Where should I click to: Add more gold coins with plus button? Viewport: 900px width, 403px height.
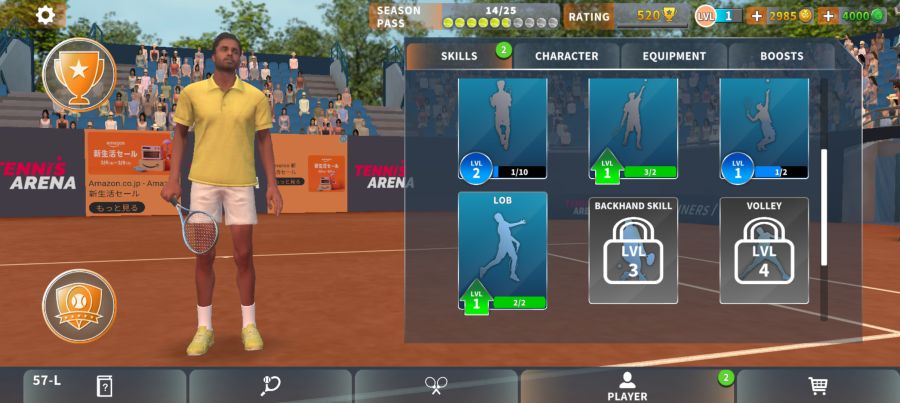(756, 16)
